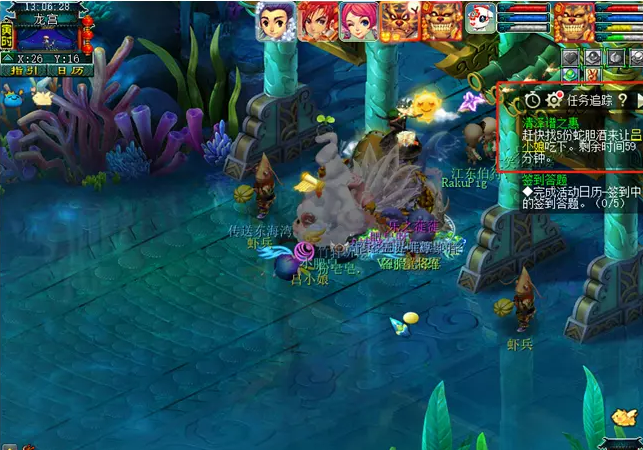Viewport: 643px width, 450px height.
Task: Click the quest tracker question mark help
Action: [x=621, y=99]
